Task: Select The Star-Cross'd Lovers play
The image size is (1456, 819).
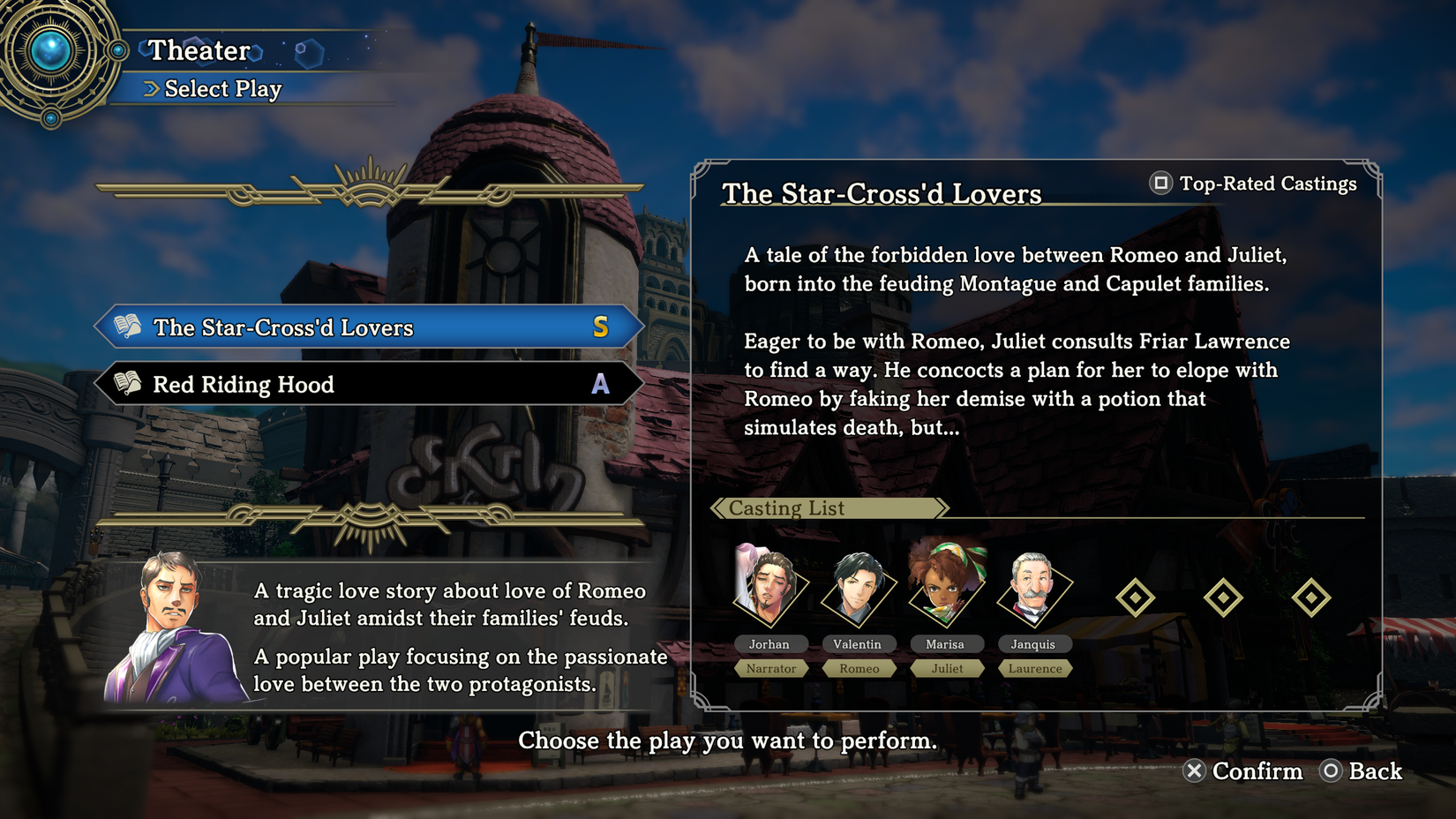Action: 369,327
